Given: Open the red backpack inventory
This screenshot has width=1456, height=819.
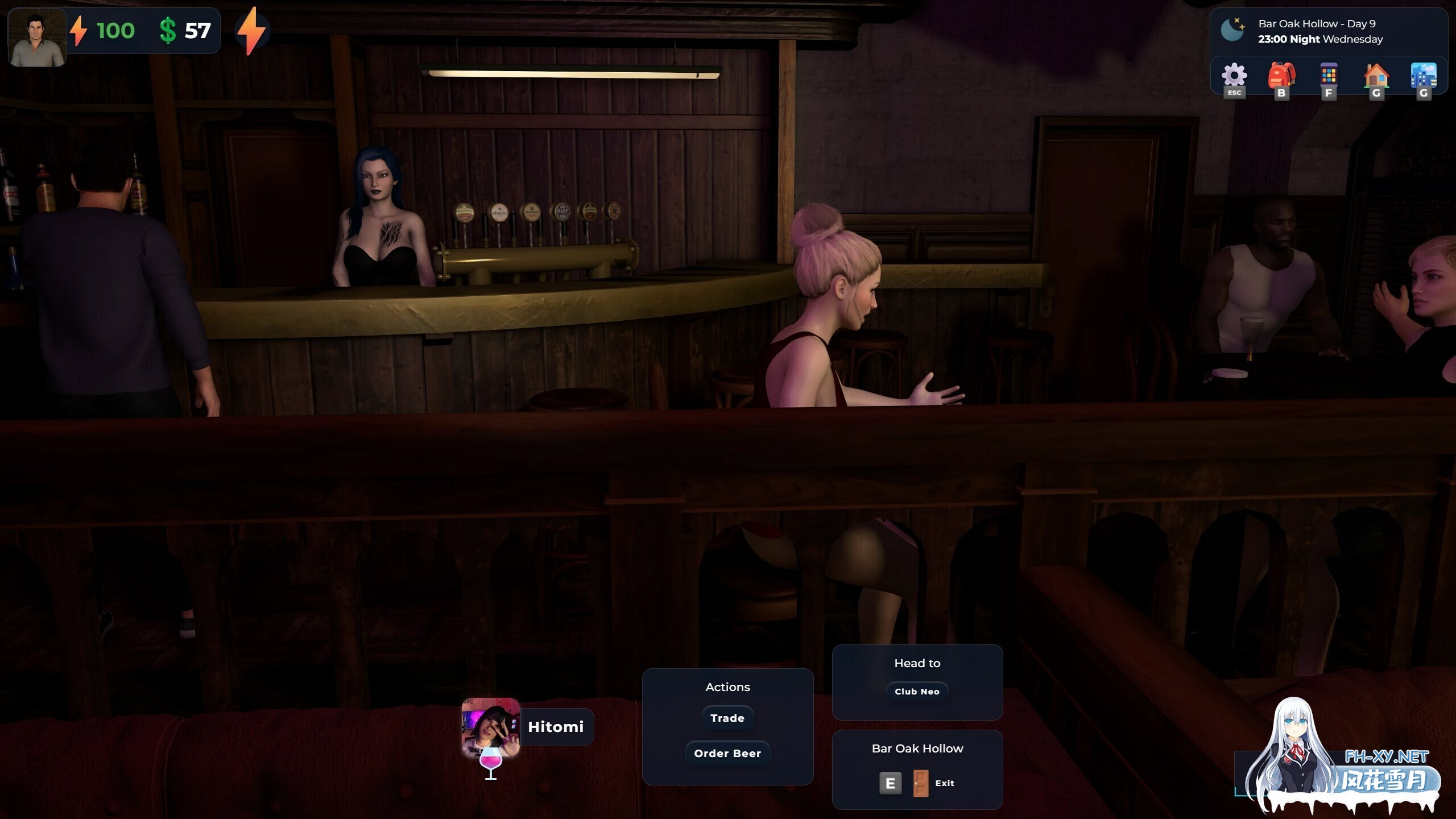Looking at the screenshot, I should (x=1281, y=76).
